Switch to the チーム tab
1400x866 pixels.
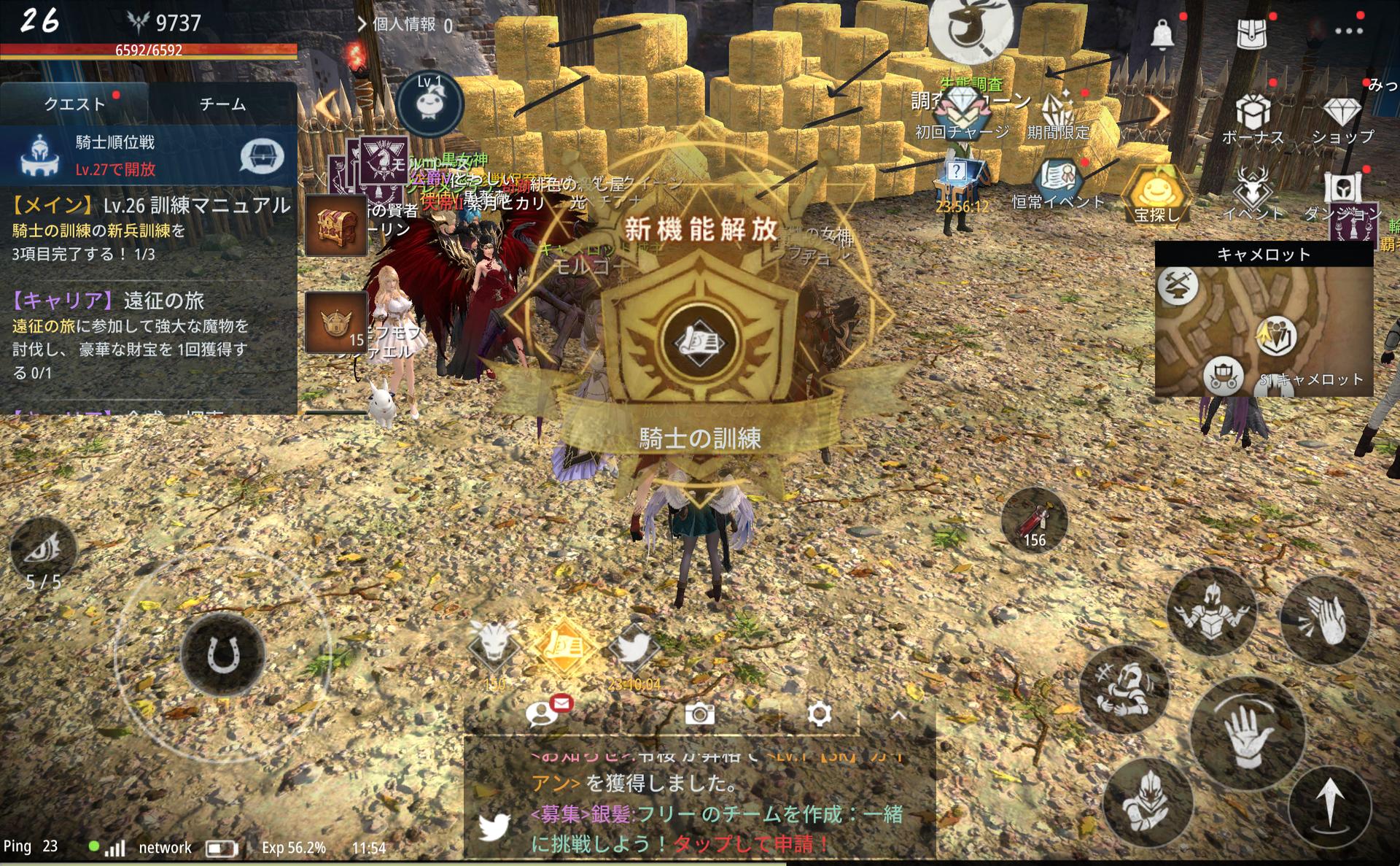222,104
